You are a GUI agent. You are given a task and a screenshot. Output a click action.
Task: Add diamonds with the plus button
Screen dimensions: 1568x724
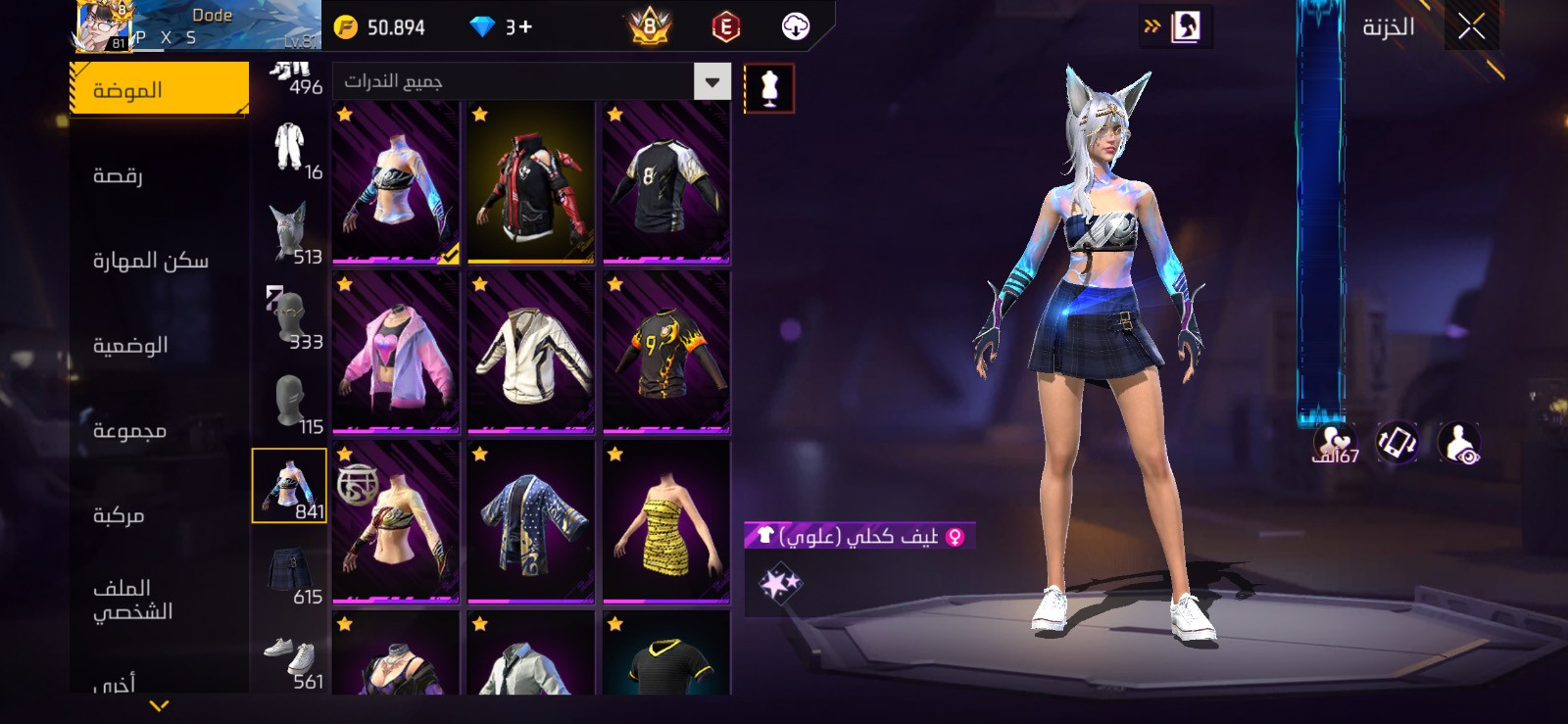pyautogui.click(x=525, y=27)
